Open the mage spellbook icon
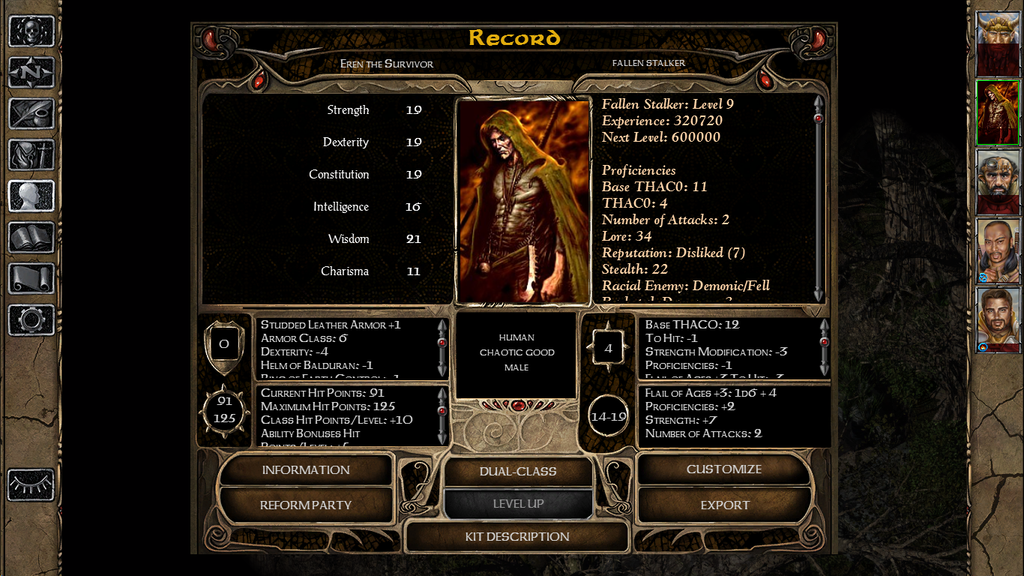 31,237
